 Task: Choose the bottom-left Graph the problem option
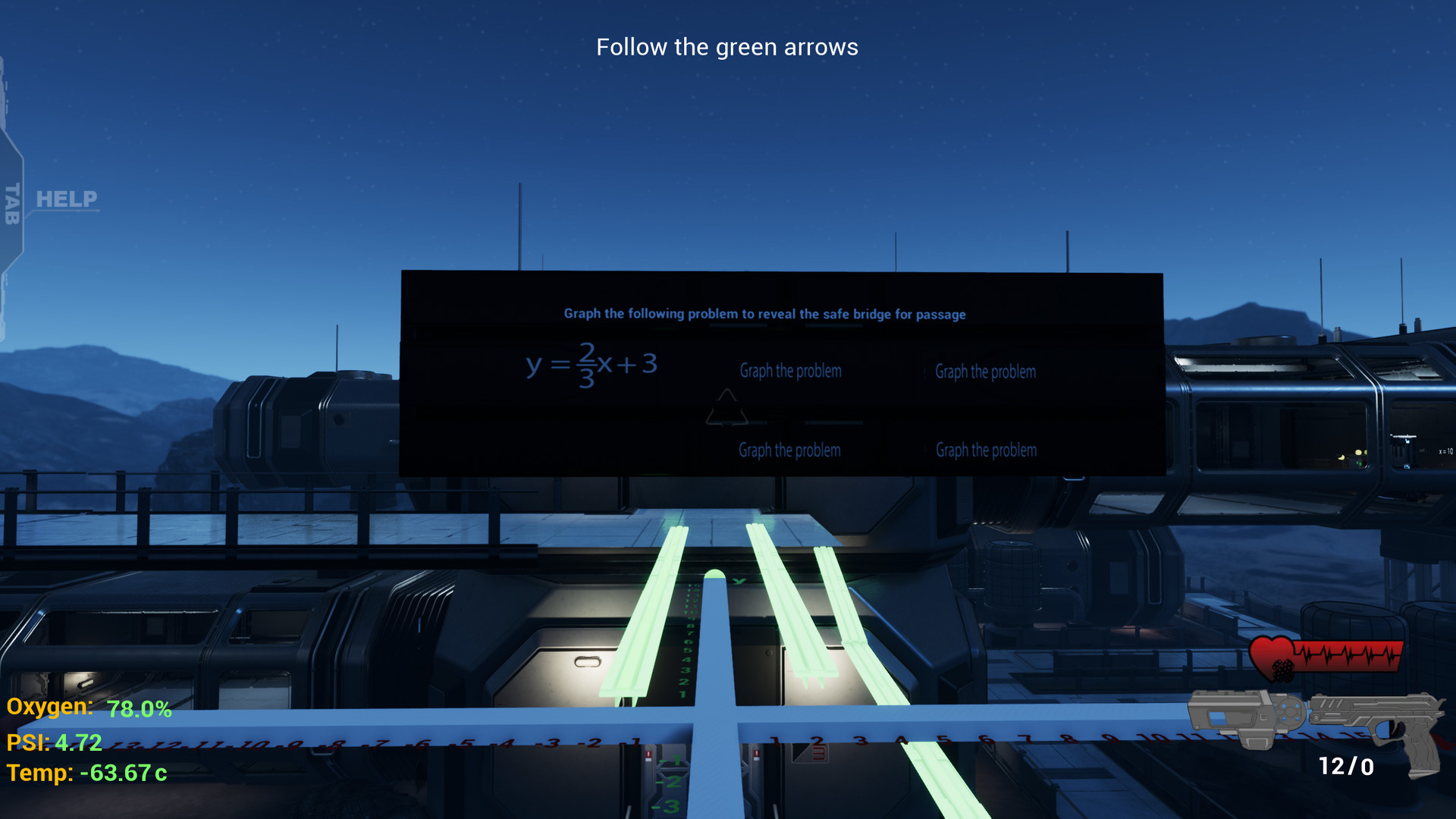click(x=790, y=450)
